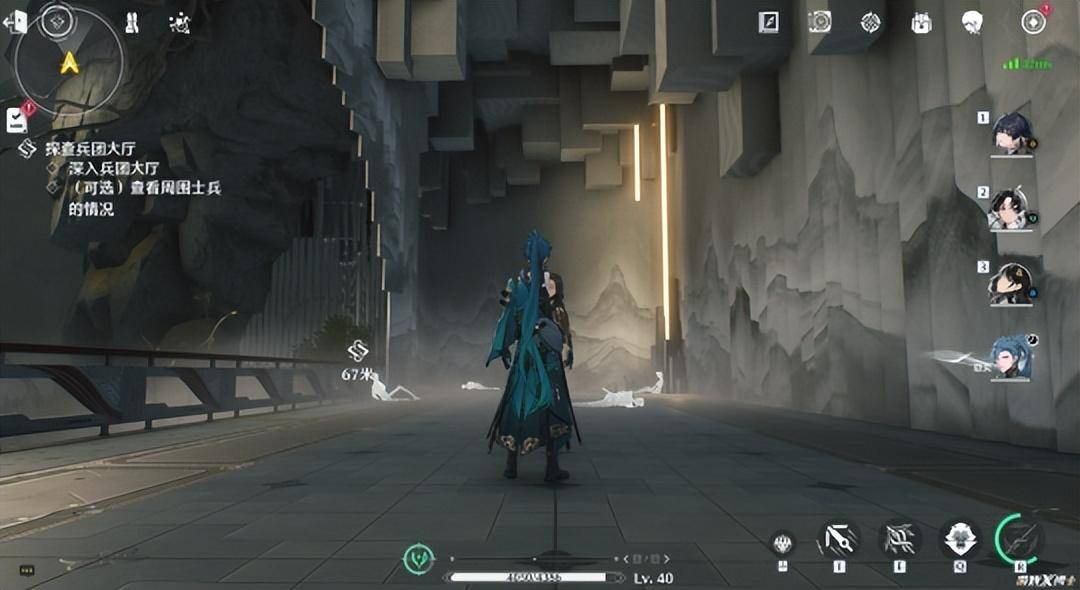Unleash the green-ringed resonance liberation
The image size is (1080, 590).
click(x=1020, y=539)
